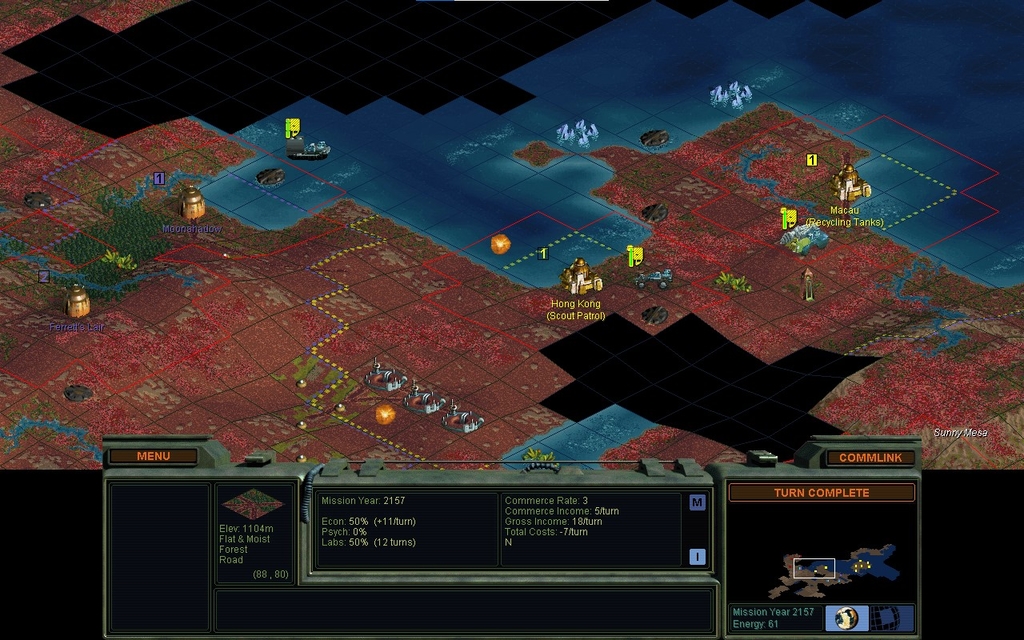Viewport: 1024px width, 640px height.
Task: End the turn with TURN COMPLETE
Action: point(821,493)
